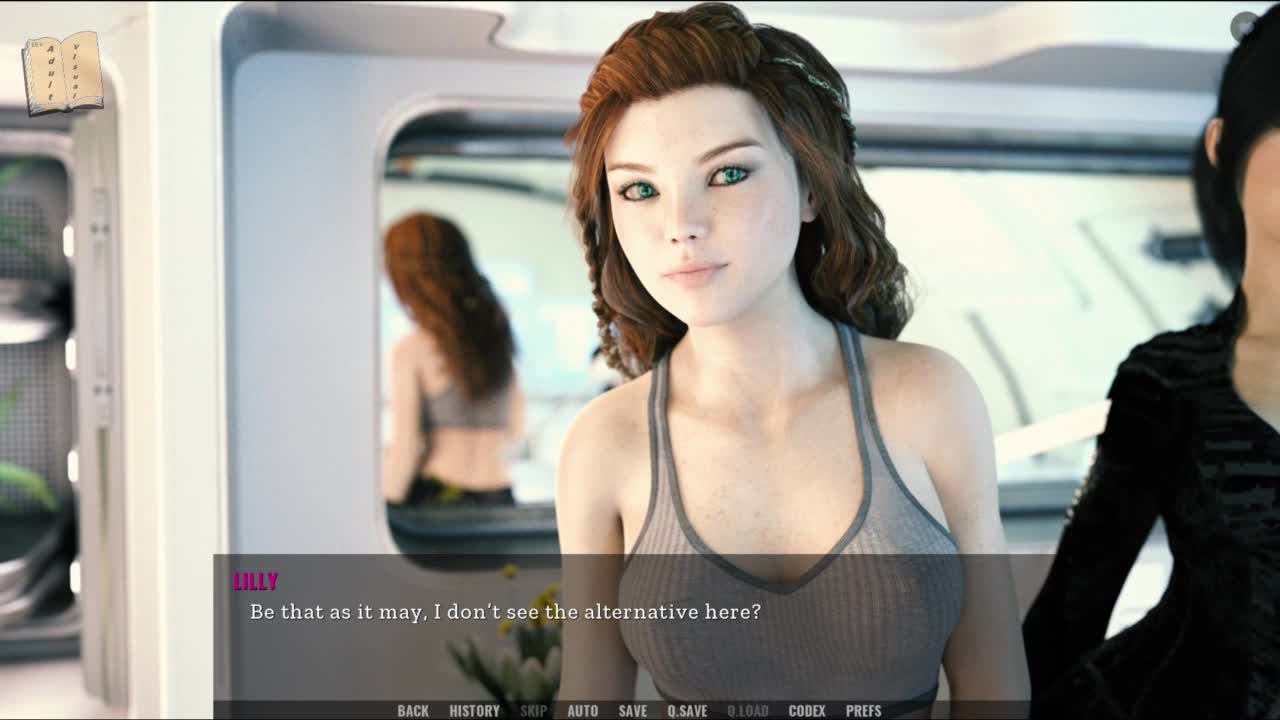Click the book icon in the corner
1280x720 pixels.
[x=63, y=72]
